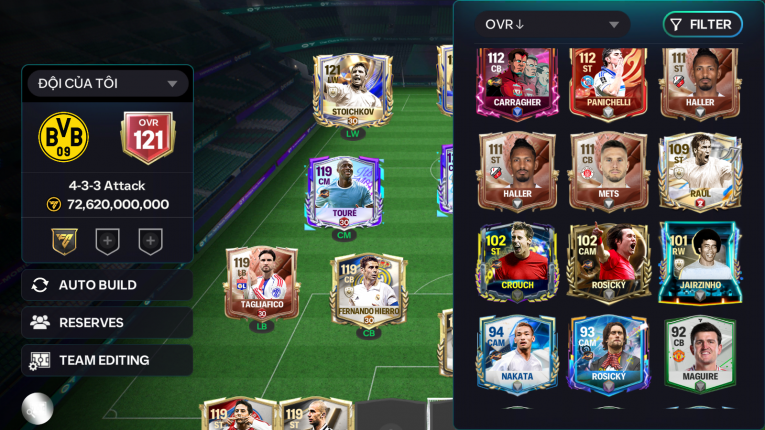
Task: Click the Borussia Dortmund club crest
Action: coord(64,138)
